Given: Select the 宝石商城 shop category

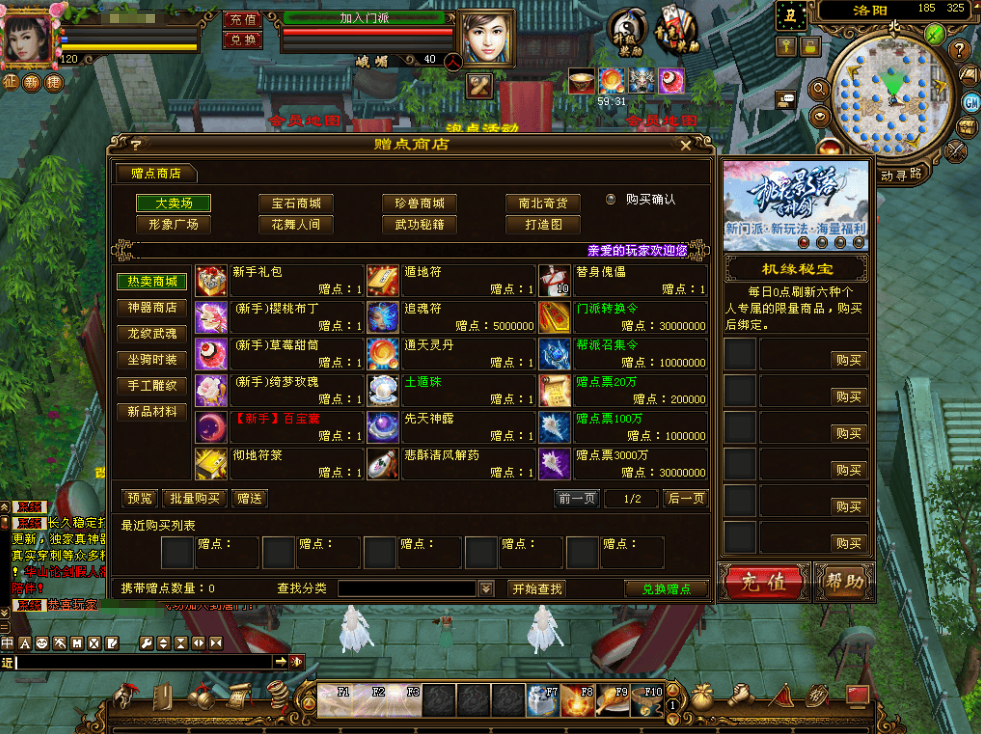Looking at the screenshot, I should (x=295, y=203).
